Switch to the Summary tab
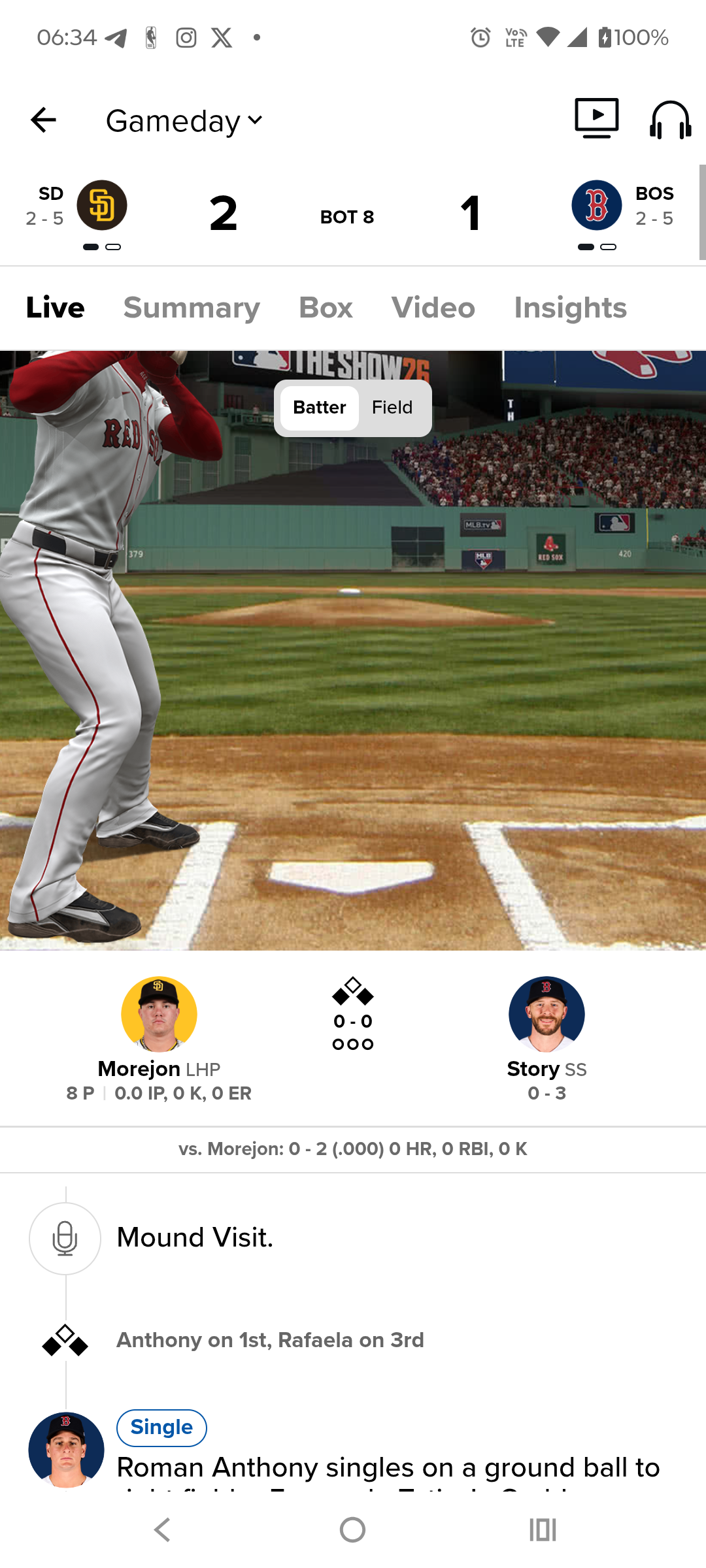Screen dimensions: 706x1568 (192, 308)
